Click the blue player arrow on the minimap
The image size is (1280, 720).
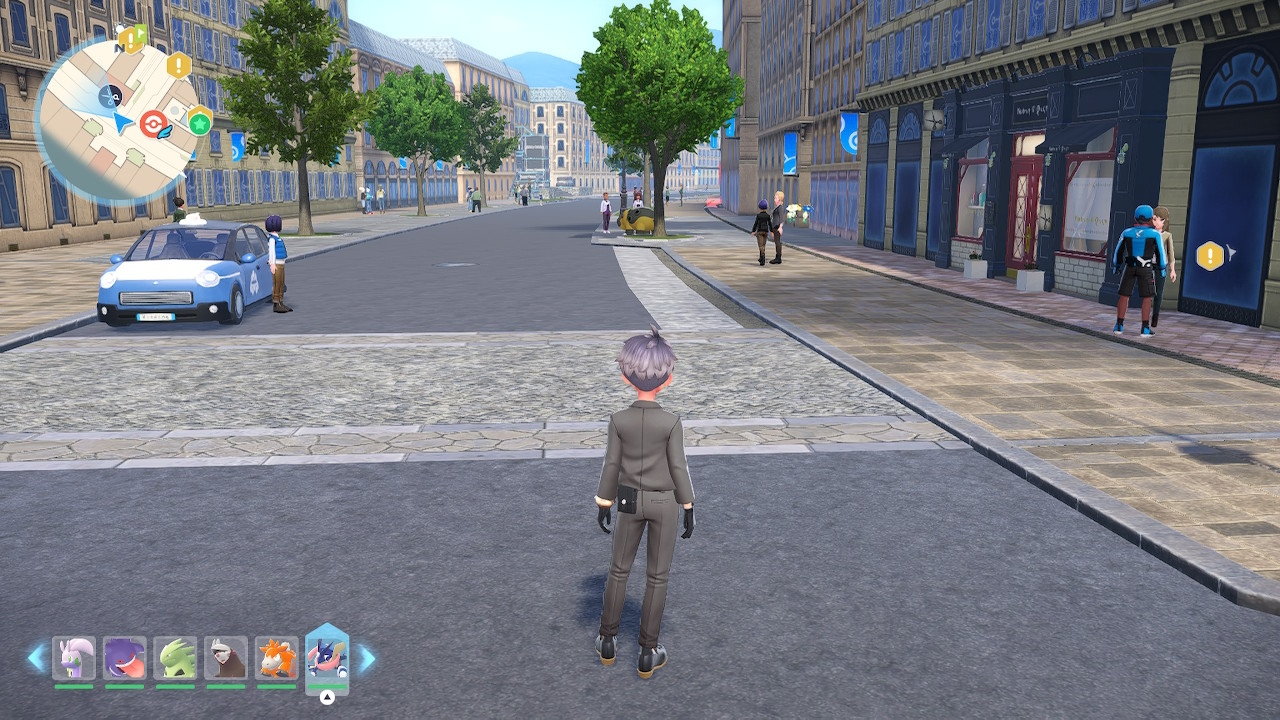click(x=123, y=123)
